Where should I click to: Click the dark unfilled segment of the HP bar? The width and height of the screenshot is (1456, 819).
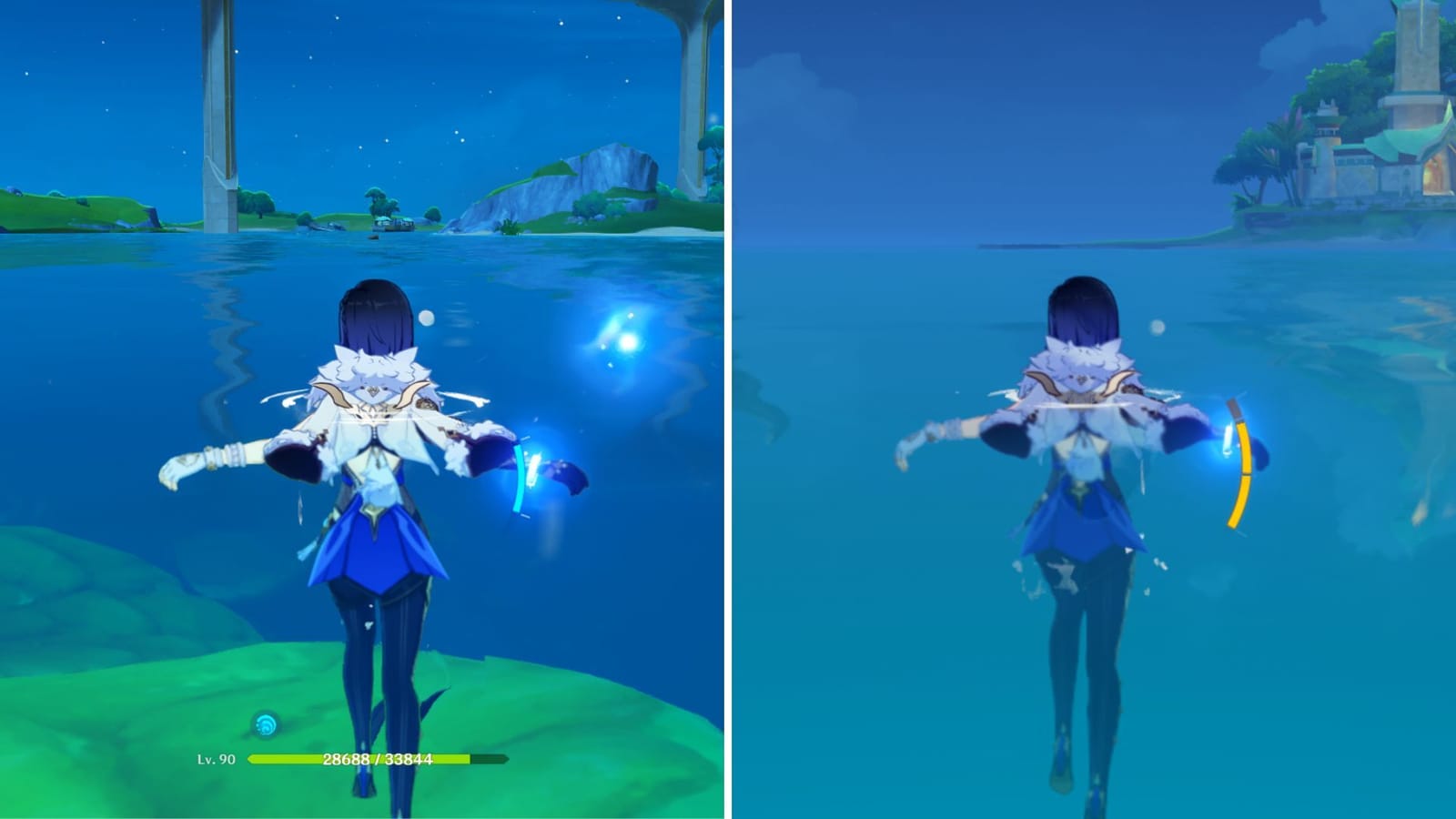(485, 758)
